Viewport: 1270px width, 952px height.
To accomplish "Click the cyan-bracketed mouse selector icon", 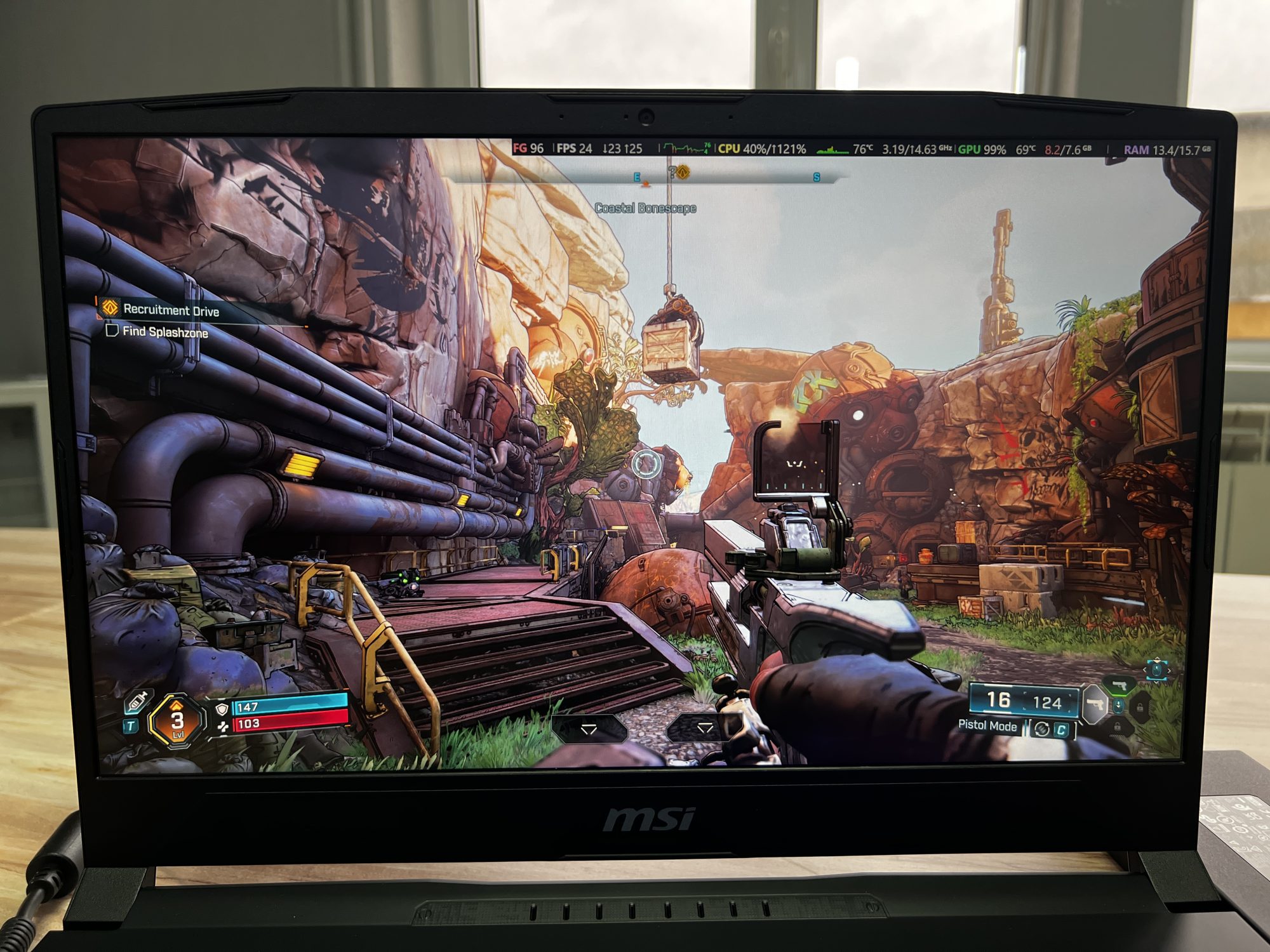I will (1156, 670).
